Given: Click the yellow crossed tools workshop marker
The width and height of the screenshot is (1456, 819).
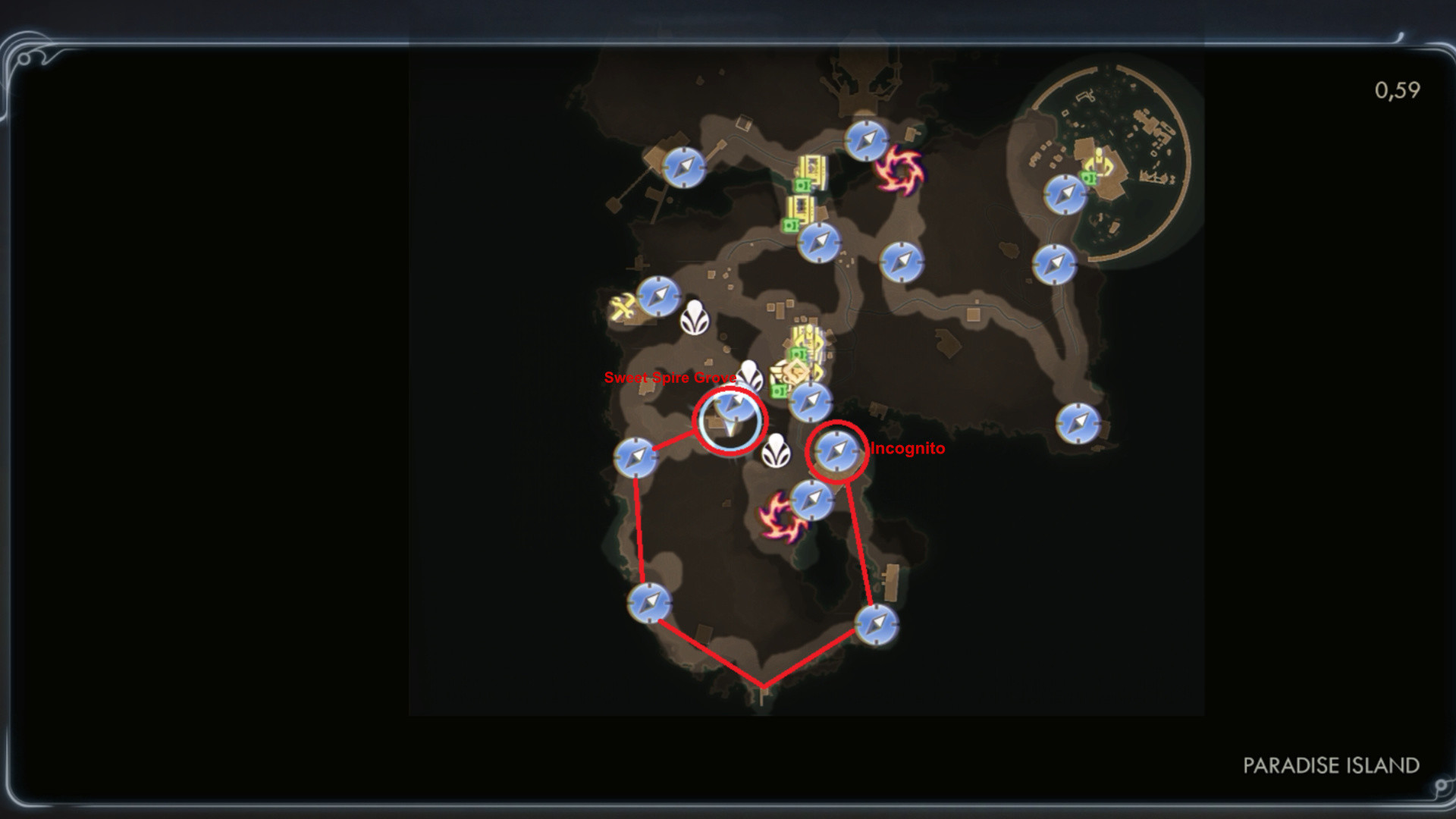Looking at the screenshot, I should coord(623,308).
